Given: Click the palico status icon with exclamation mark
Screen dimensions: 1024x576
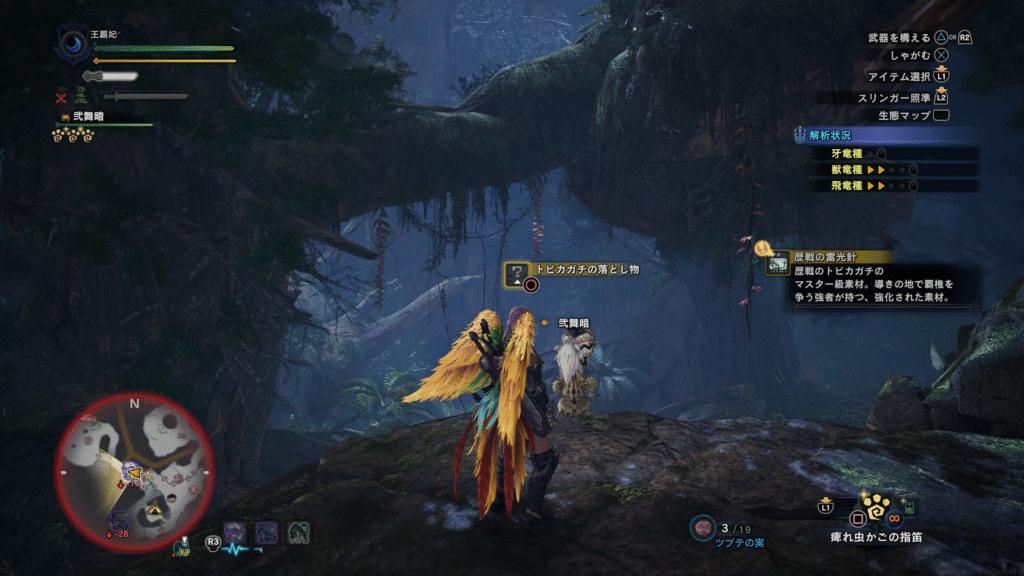Looking at the screenshot, I should 181,547.
